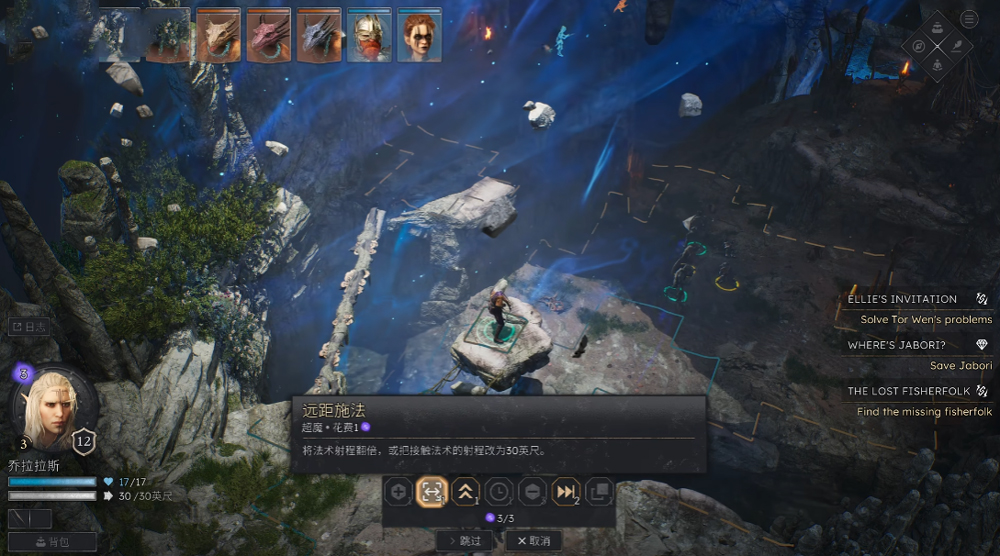Choose the minus-hexagon metamagic icon

pyautogui.click(x=532, y=491)
